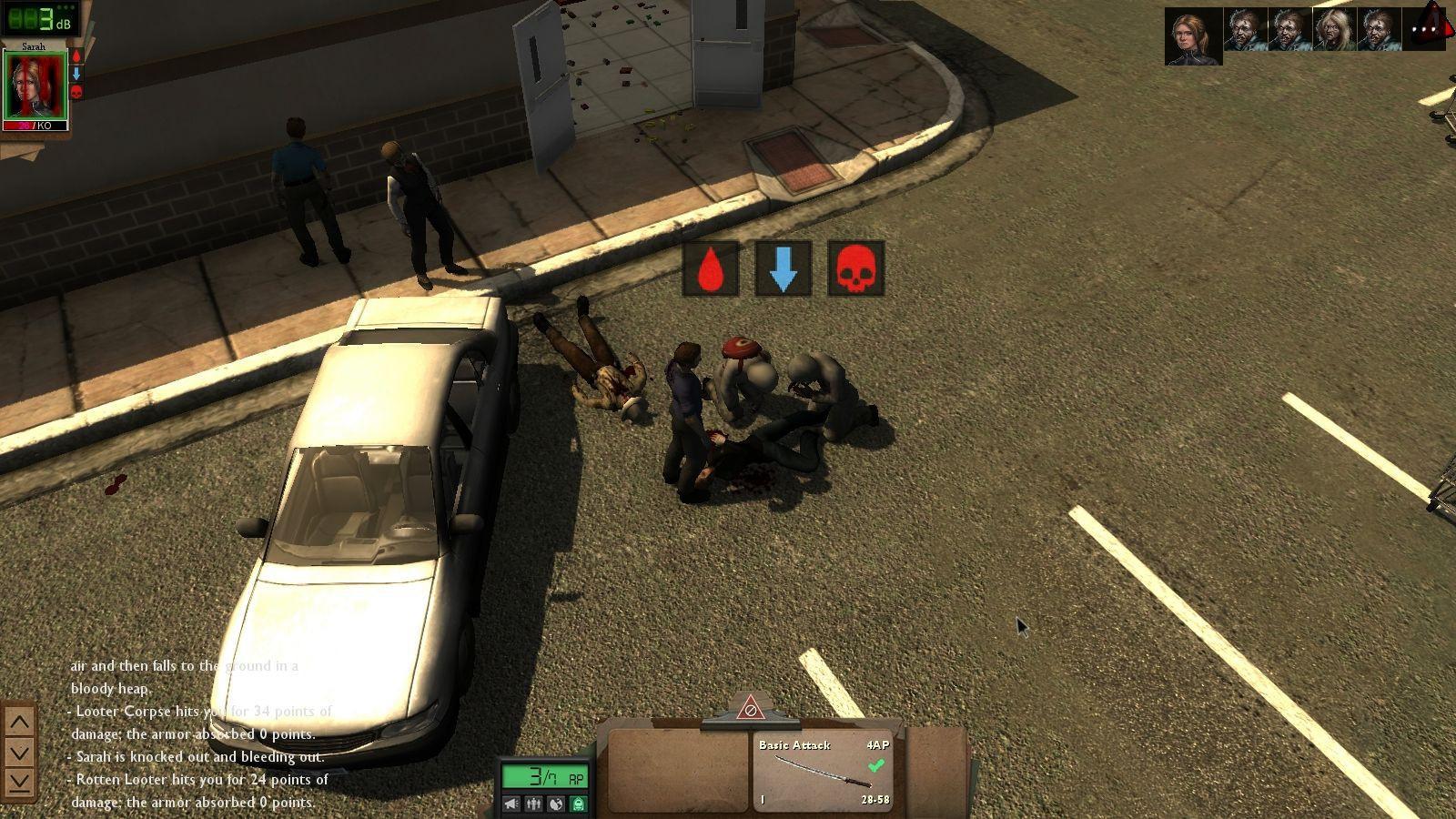Viewport: 1456px width, 819px height.
Task: Click the blood drop icon beside Sarah's portrait
Action: (x=76, y=56)
